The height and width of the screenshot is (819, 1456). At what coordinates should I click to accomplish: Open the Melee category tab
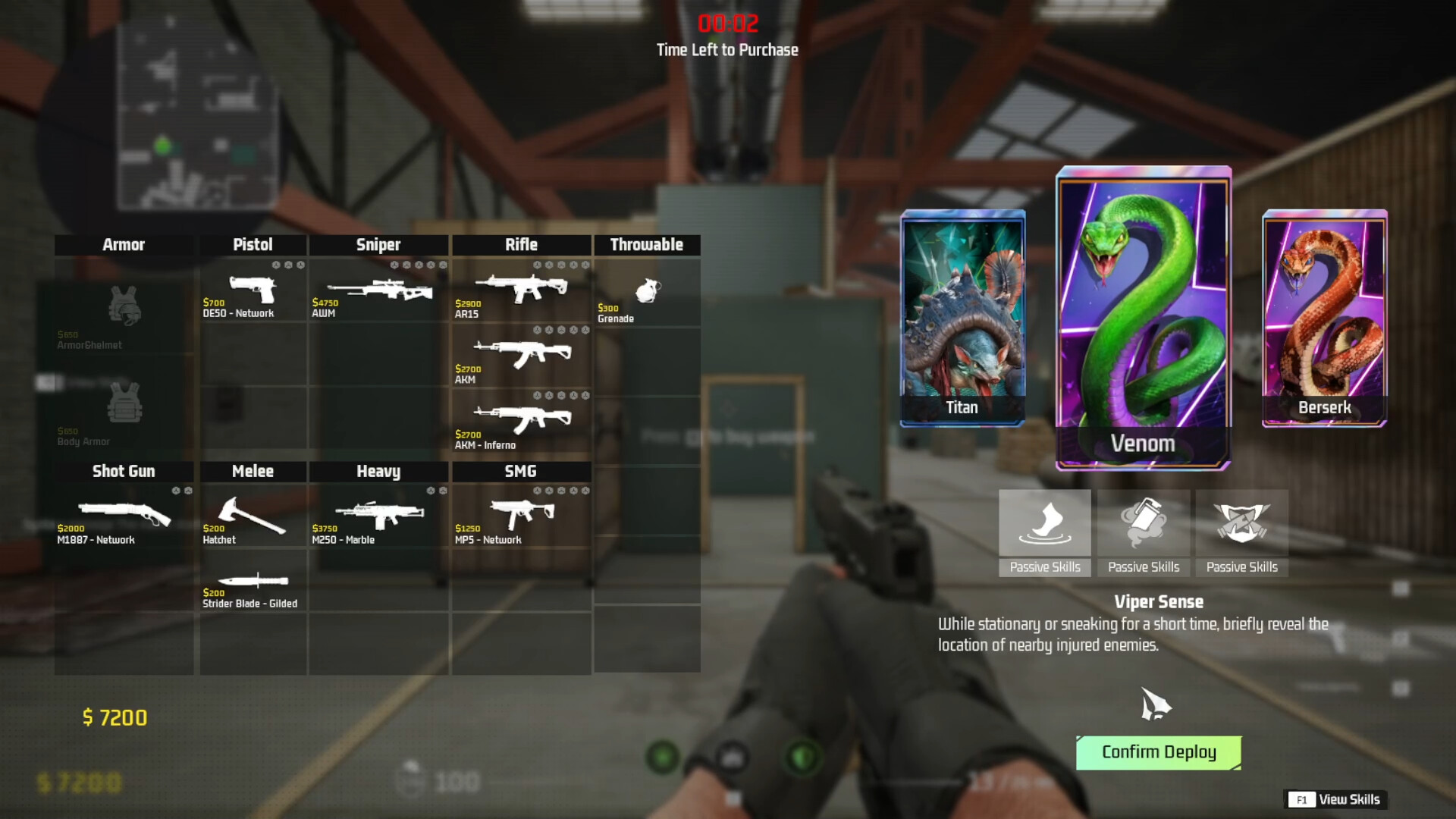[253, 471]
